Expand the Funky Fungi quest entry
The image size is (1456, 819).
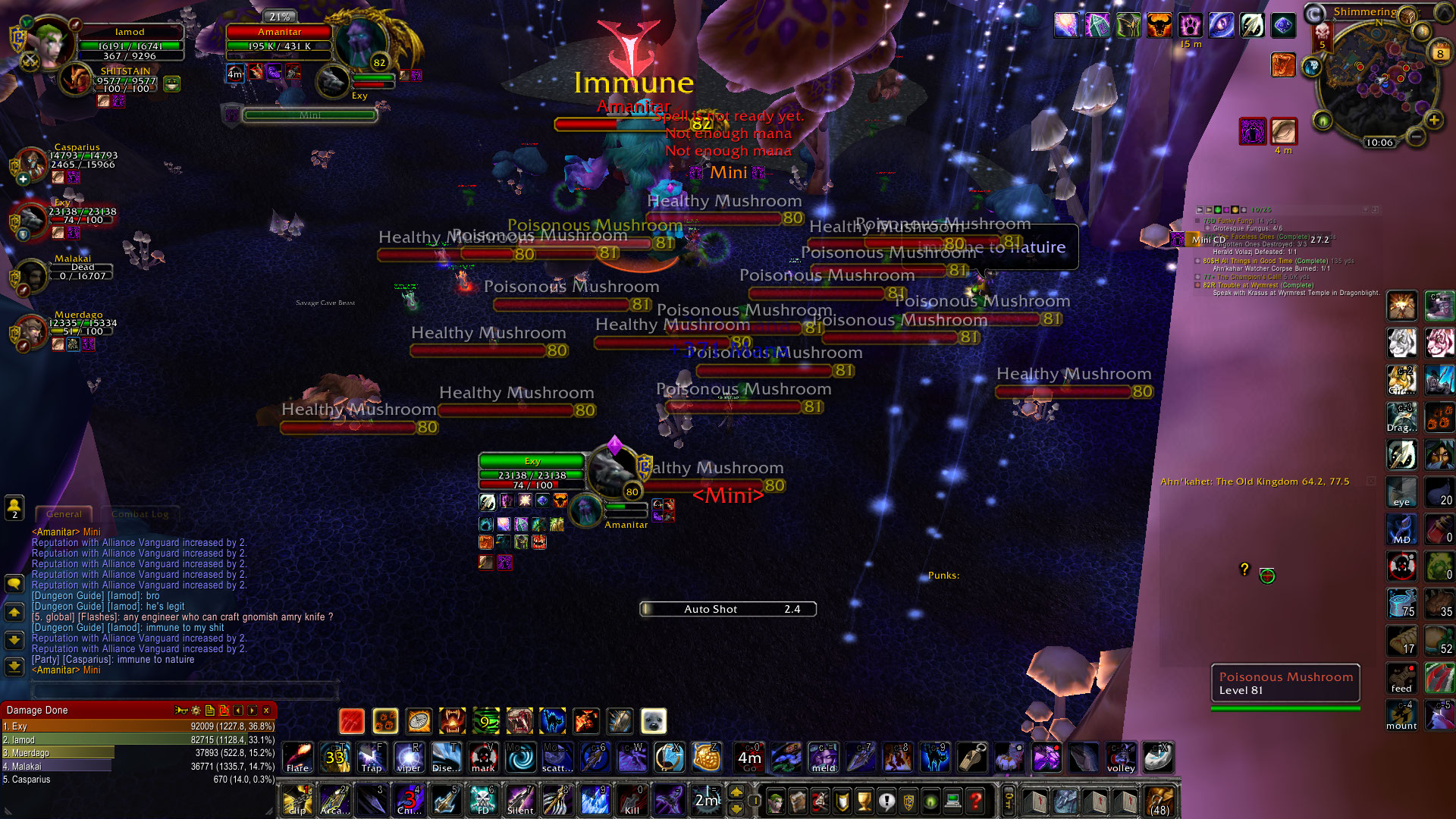coord(1197,221)
